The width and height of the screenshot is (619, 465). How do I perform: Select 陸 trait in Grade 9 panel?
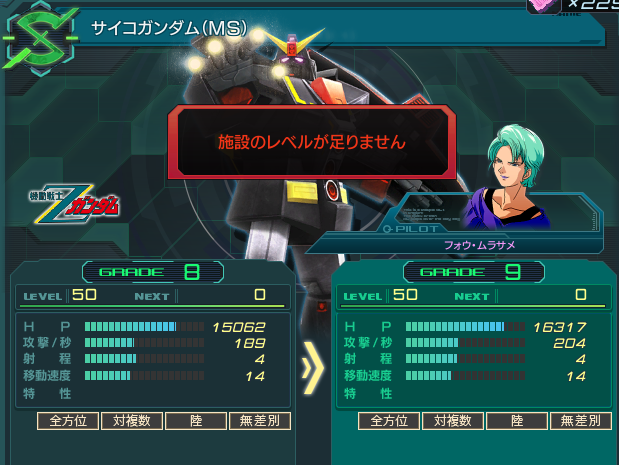pos(517,421)
